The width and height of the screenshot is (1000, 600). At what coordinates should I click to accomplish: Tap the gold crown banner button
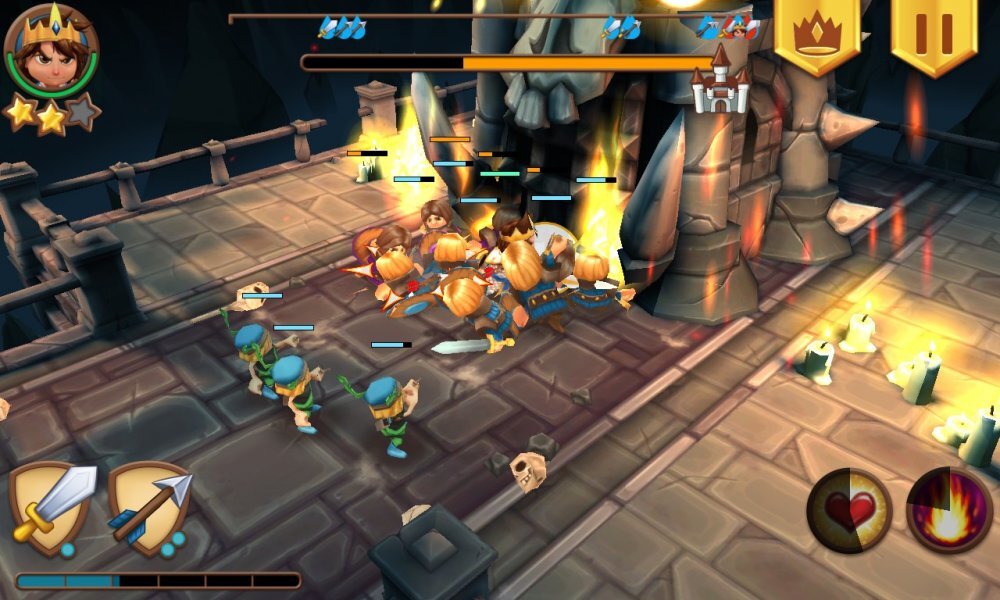[x=816, y=34]
